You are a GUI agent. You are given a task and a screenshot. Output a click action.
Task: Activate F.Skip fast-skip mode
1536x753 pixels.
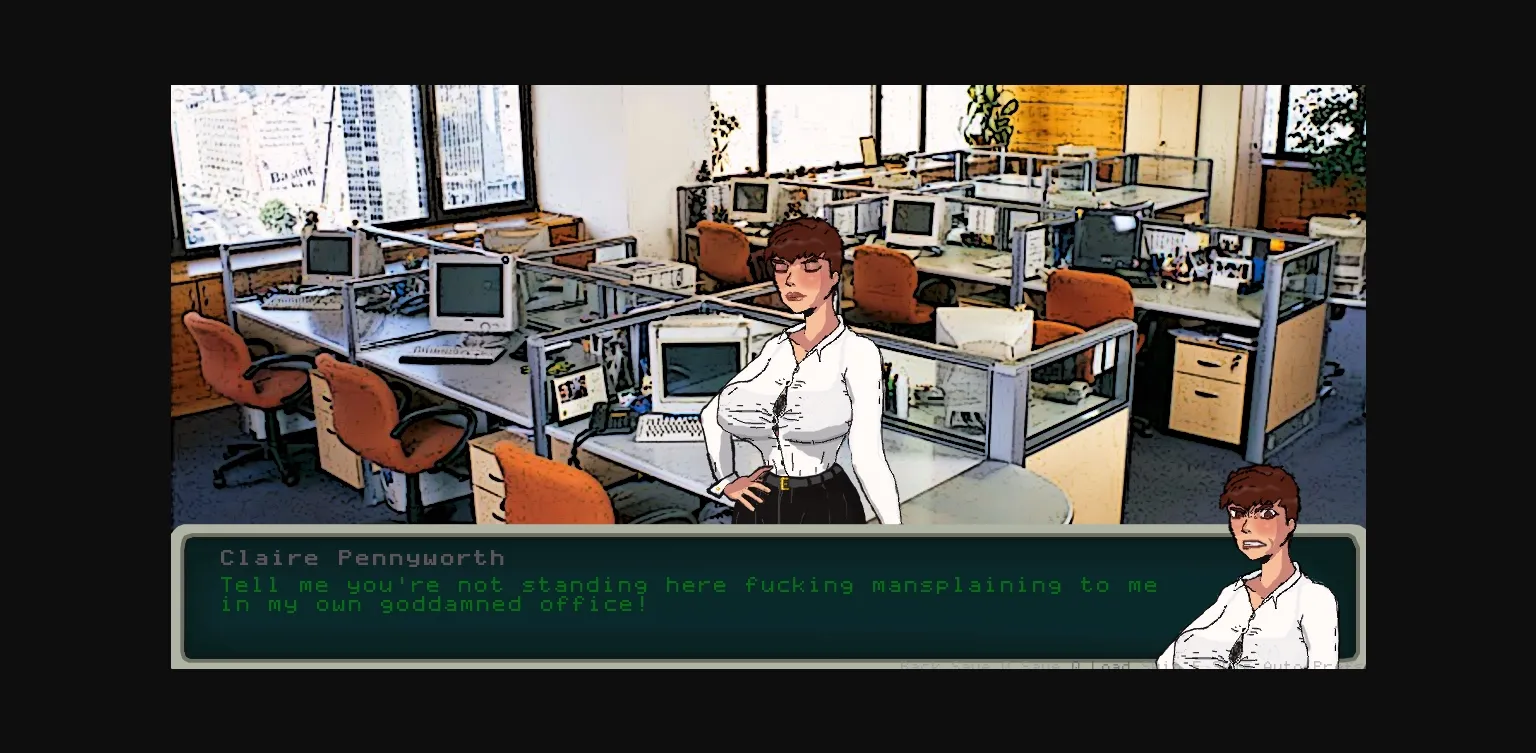coord(1228,666)
